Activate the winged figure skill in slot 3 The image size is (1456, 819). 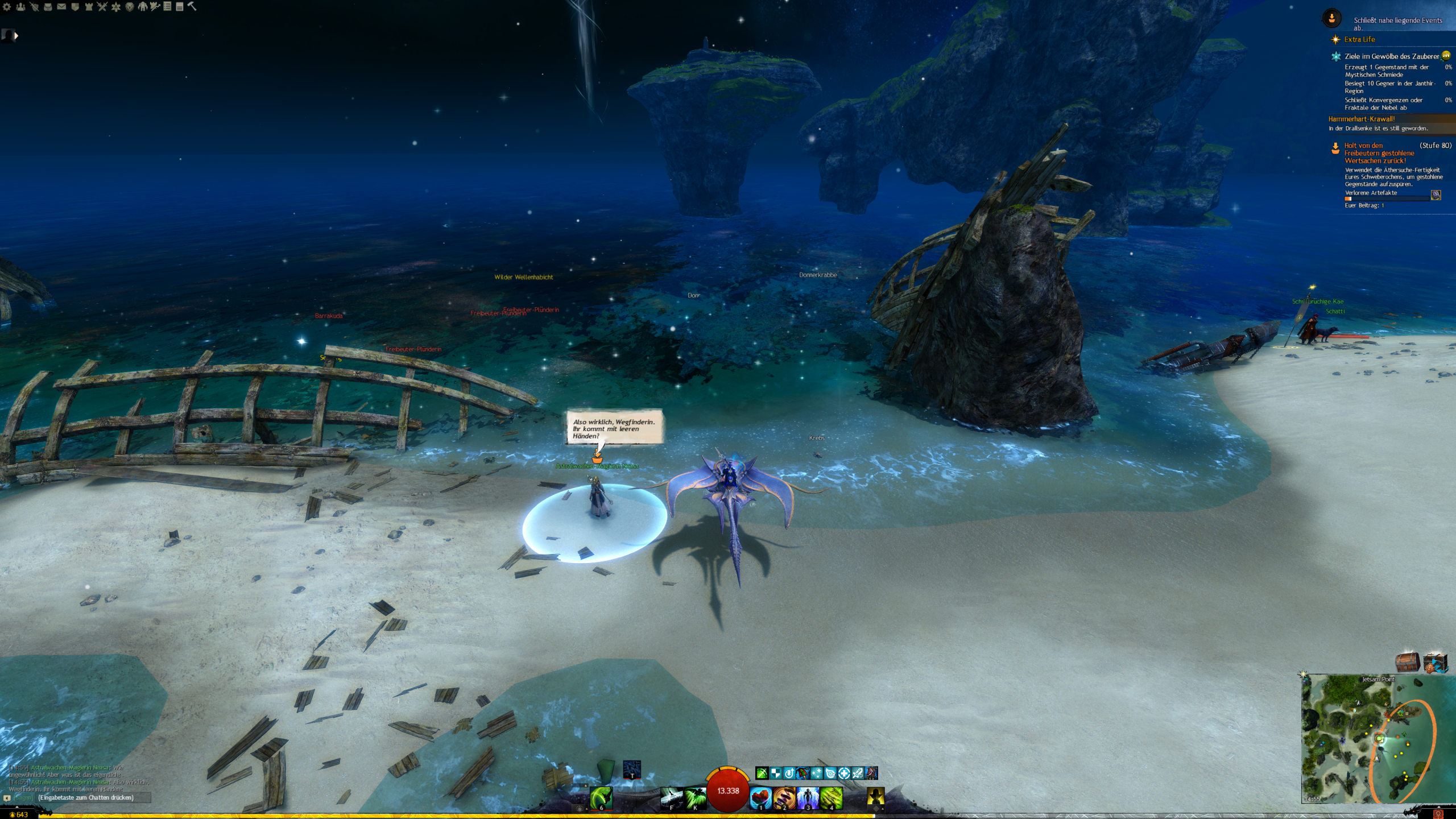[x=807, y=798]
